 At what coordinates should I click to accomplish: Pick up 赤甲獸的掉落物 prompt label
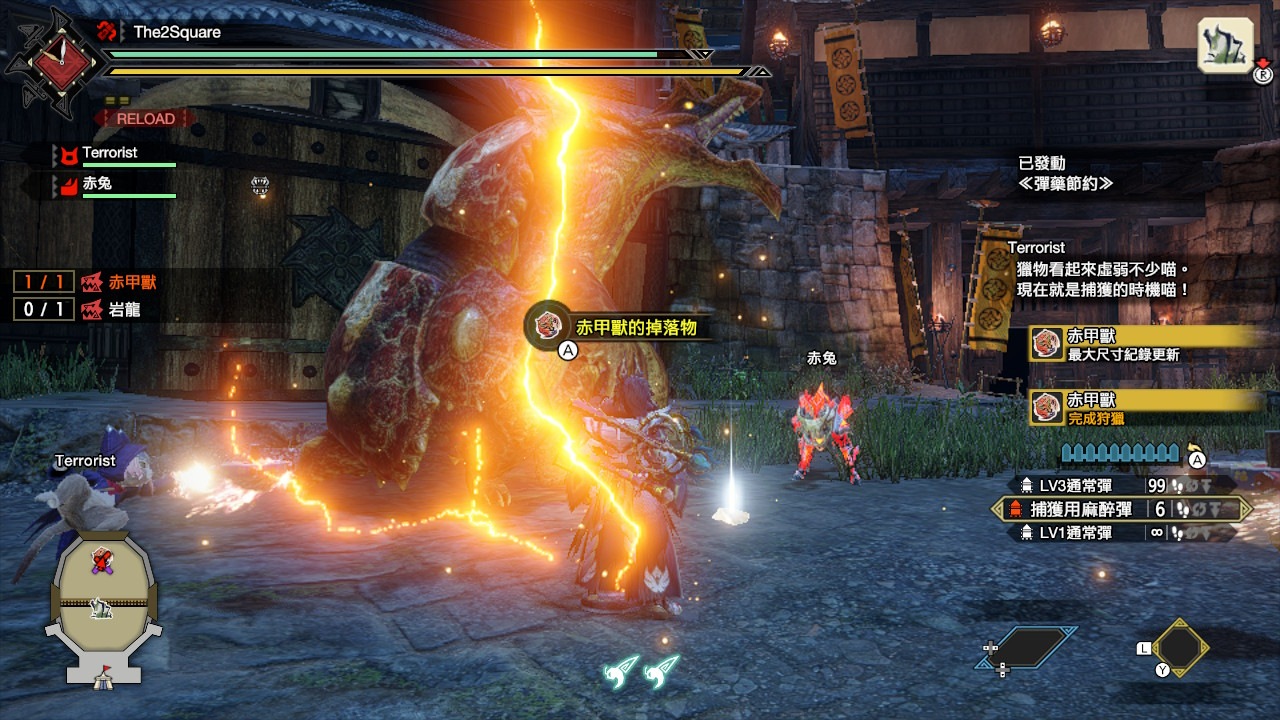[634, 327]
